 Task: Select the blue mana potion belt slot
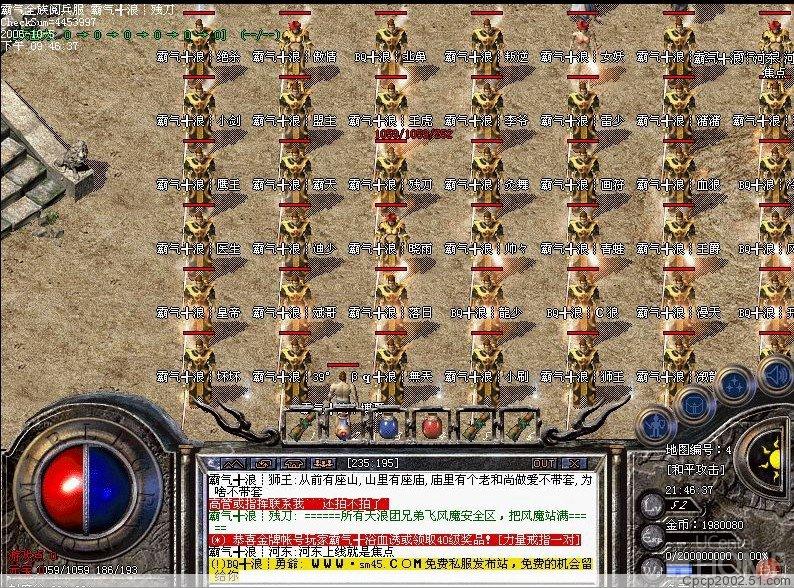pyautogui.click(x=387, y=426)
